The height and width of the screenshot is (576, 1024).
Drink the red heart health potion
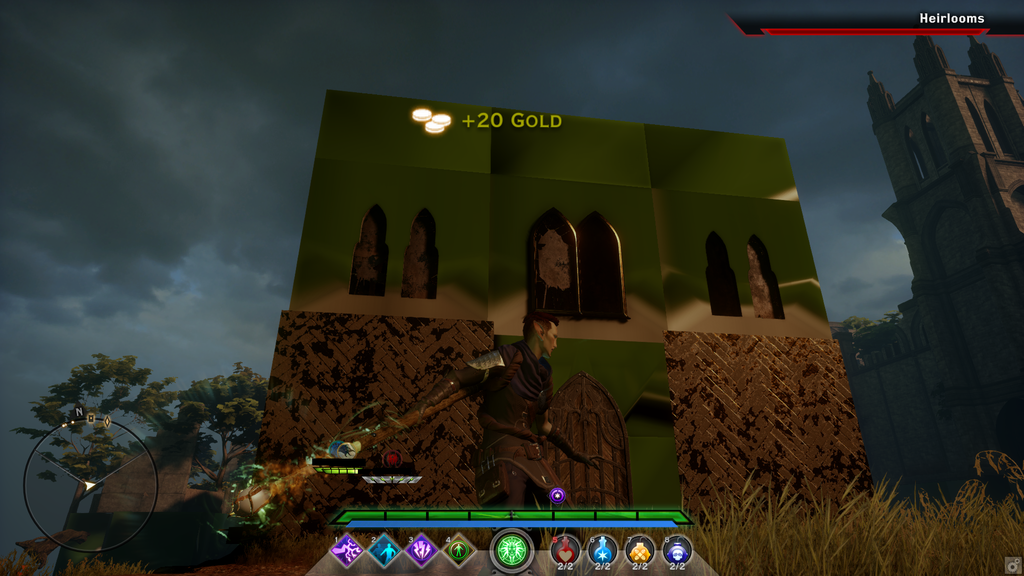pos(566,550)
